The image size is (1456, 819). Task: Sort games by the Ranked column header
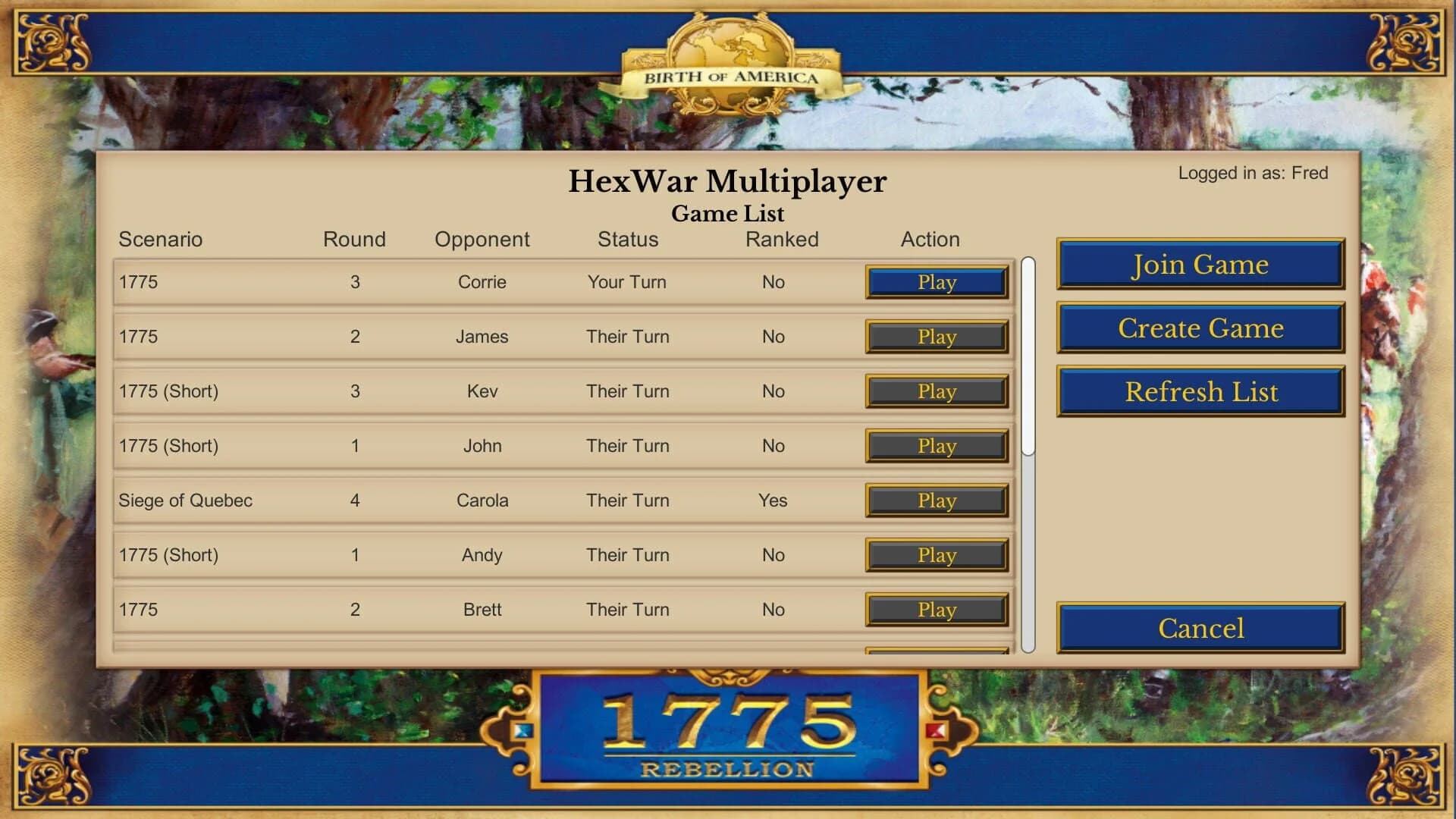[x=782, y=240]
